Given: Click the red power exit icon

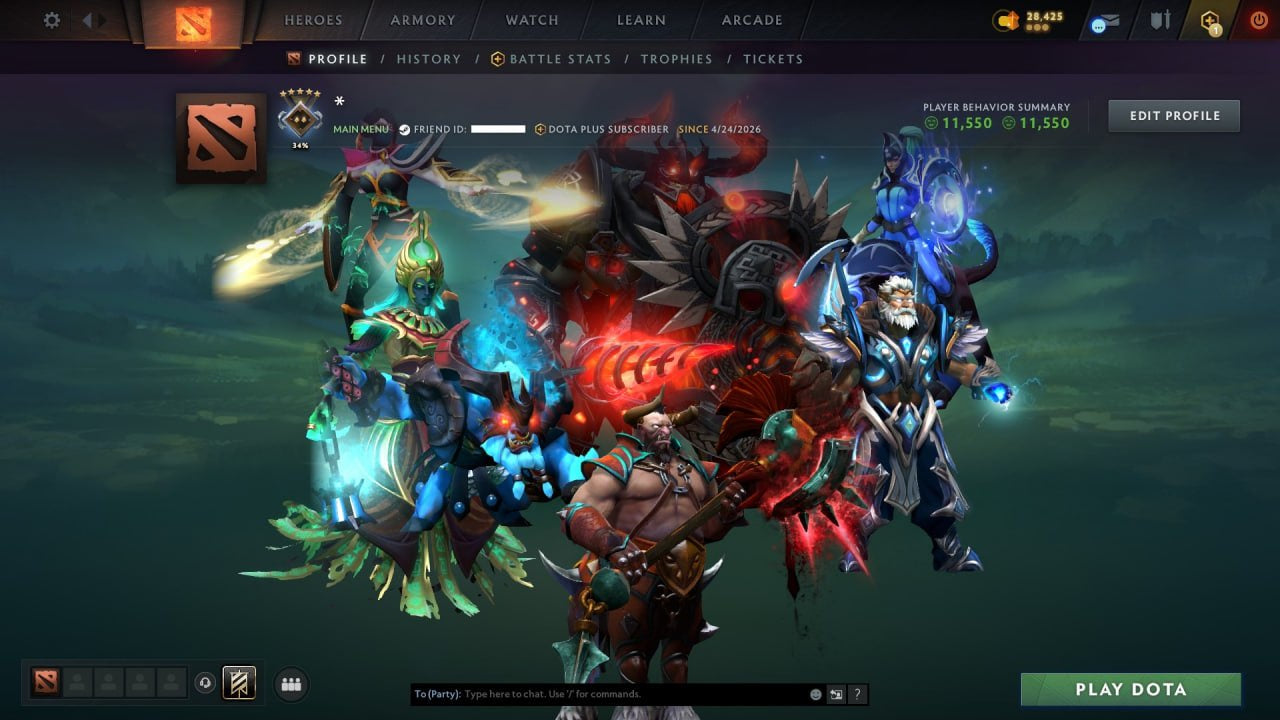Looking at the screenshot, I should click(1258, 19).
